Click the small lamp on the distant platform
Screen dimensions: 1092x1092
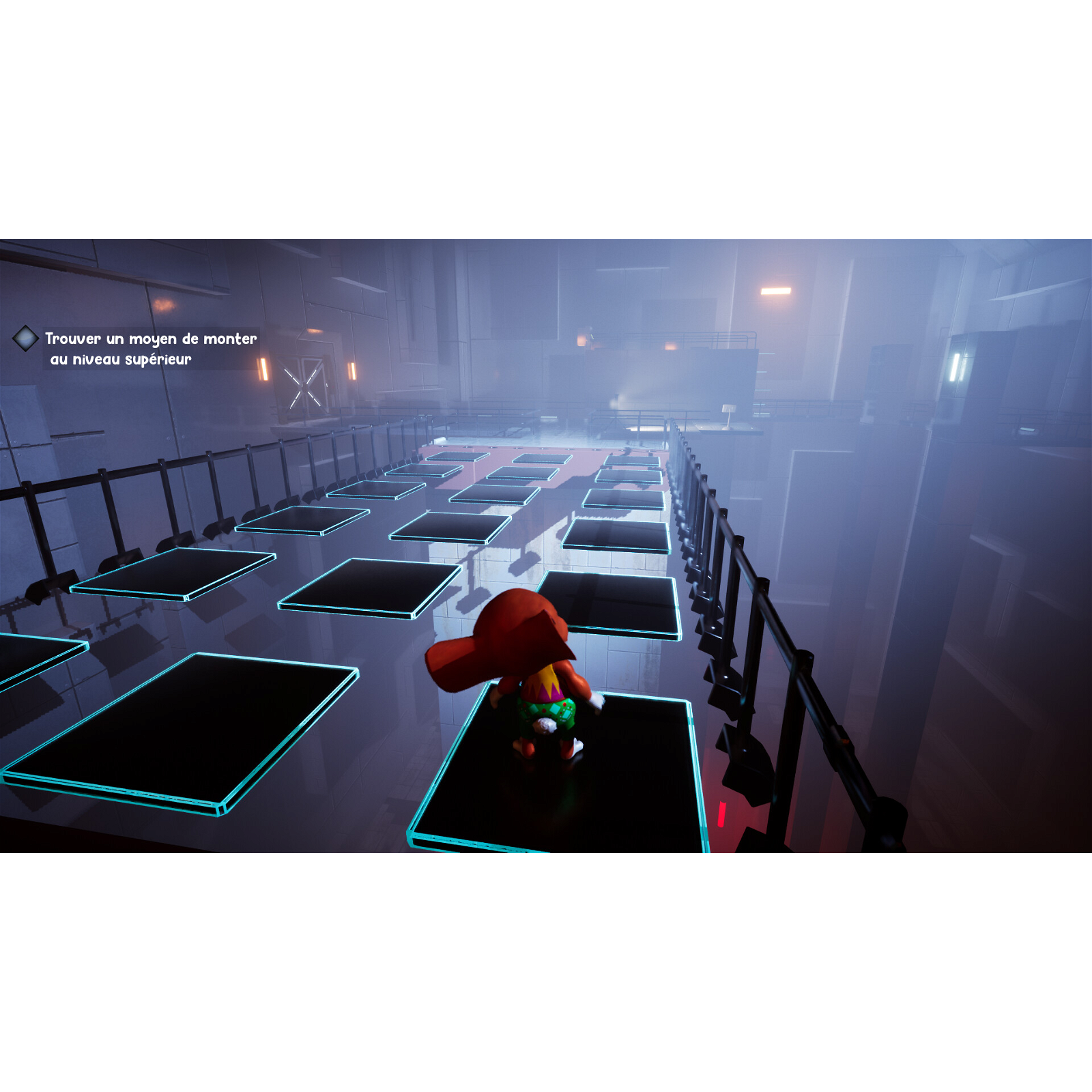729,411
